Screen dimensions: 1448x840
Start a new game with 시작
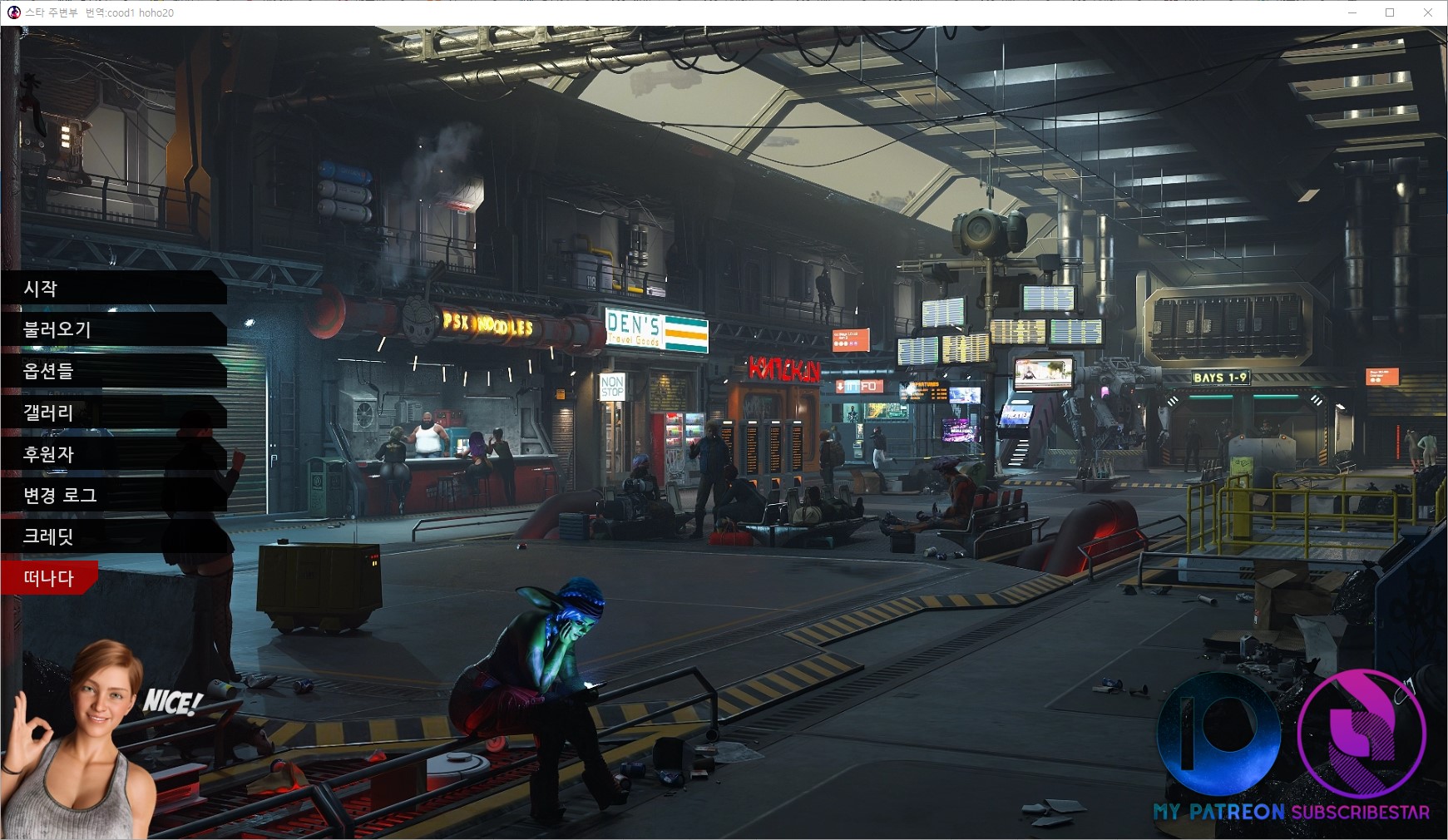(x=42, y=289)
